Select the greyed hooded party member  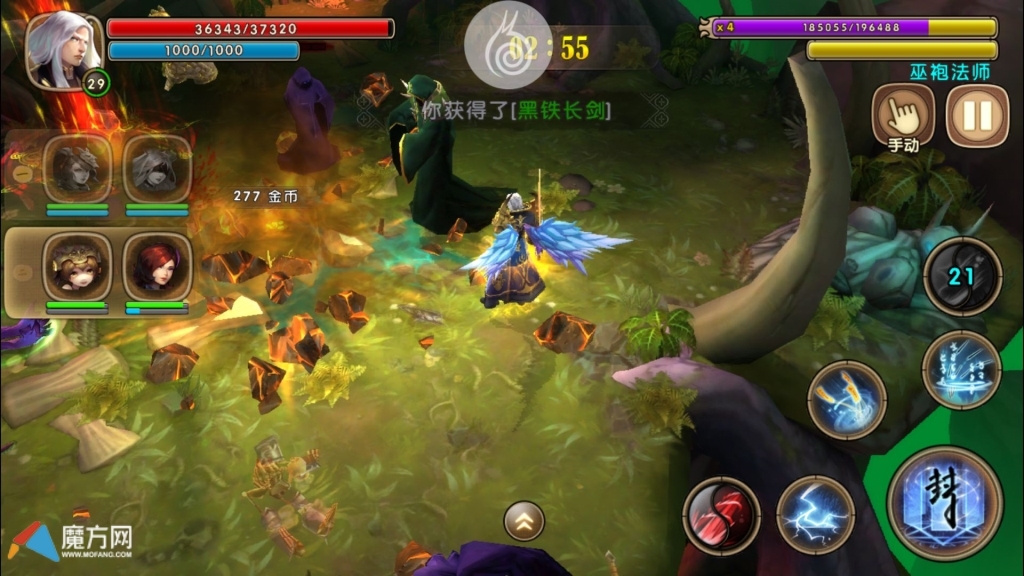157,169
